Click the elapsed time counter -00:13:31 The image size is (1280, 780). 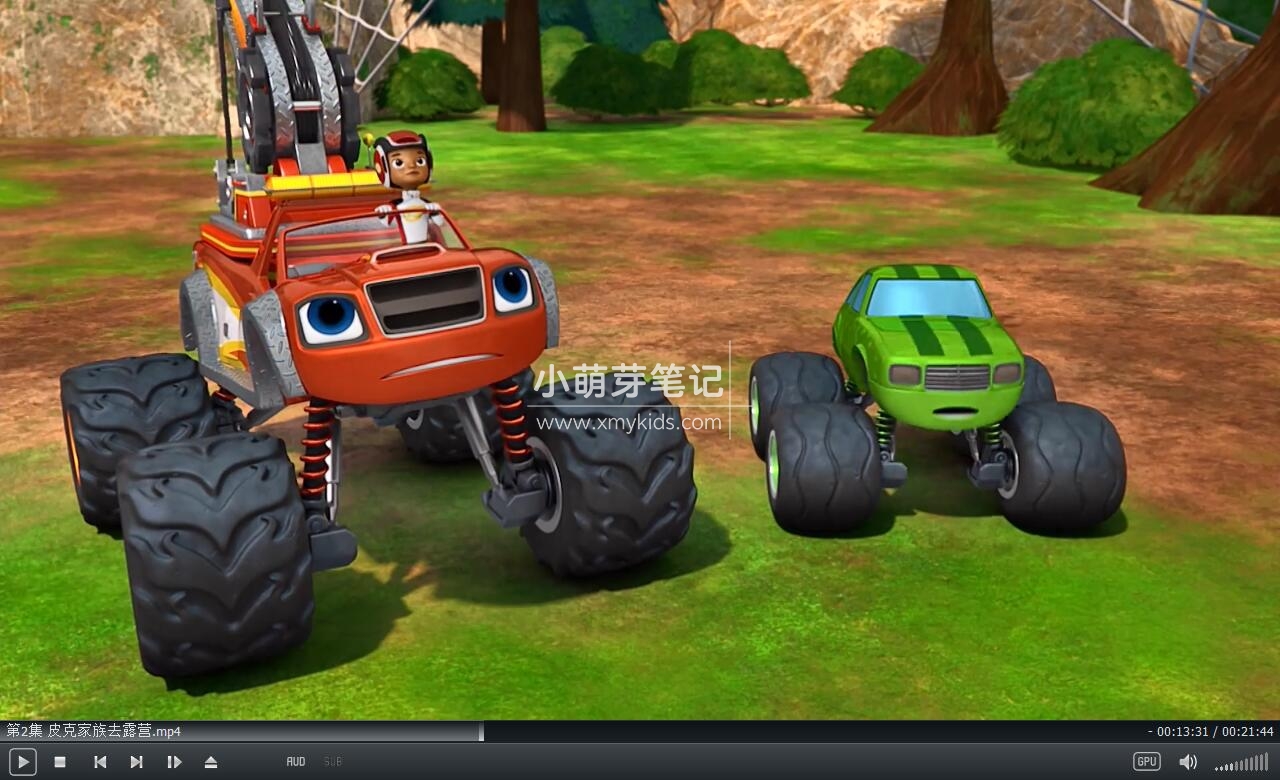click(1177, 732)
